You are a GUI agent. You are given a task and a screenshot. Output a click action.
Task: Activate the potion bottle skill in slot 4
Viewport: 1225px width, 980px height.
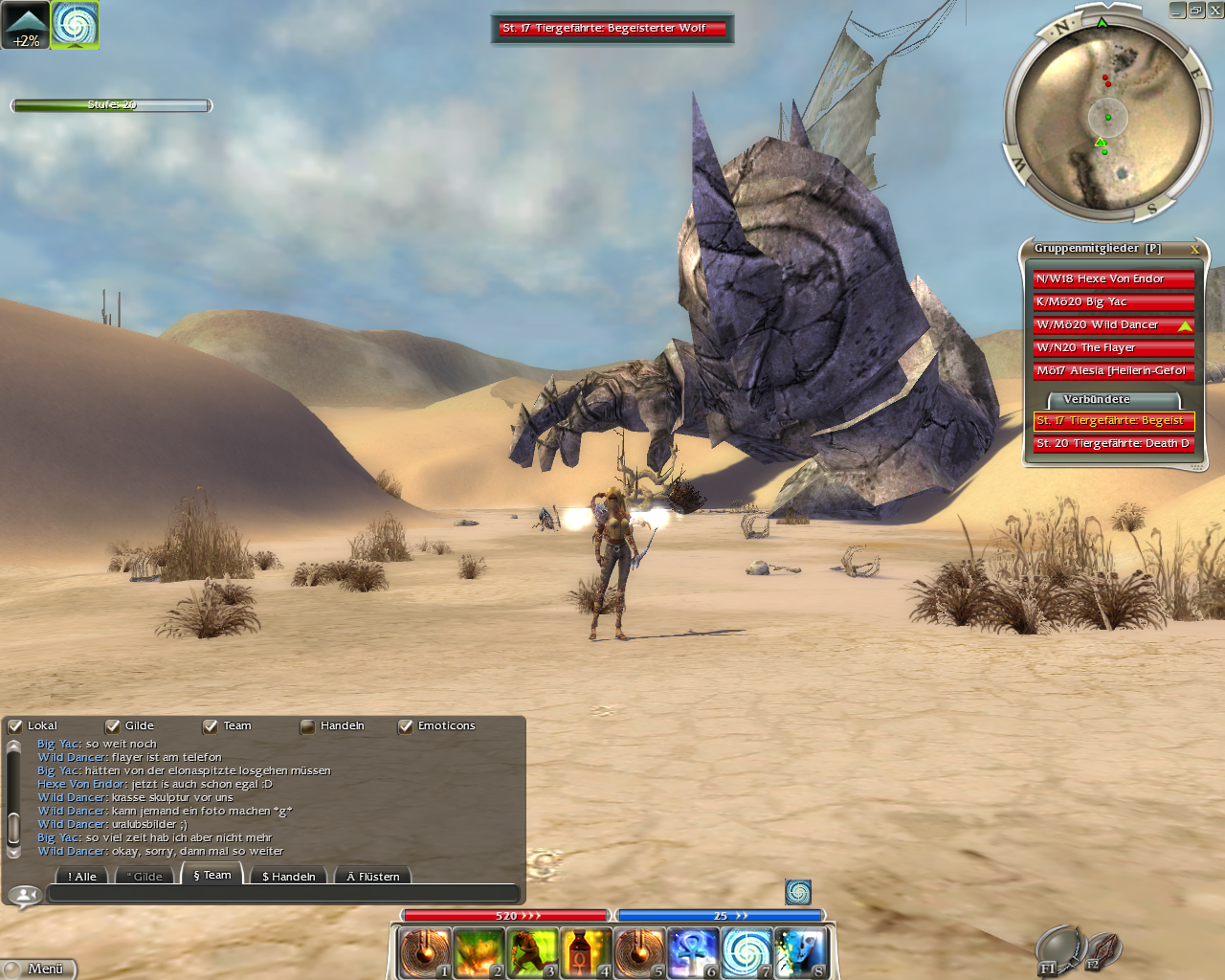pos(586,953)
